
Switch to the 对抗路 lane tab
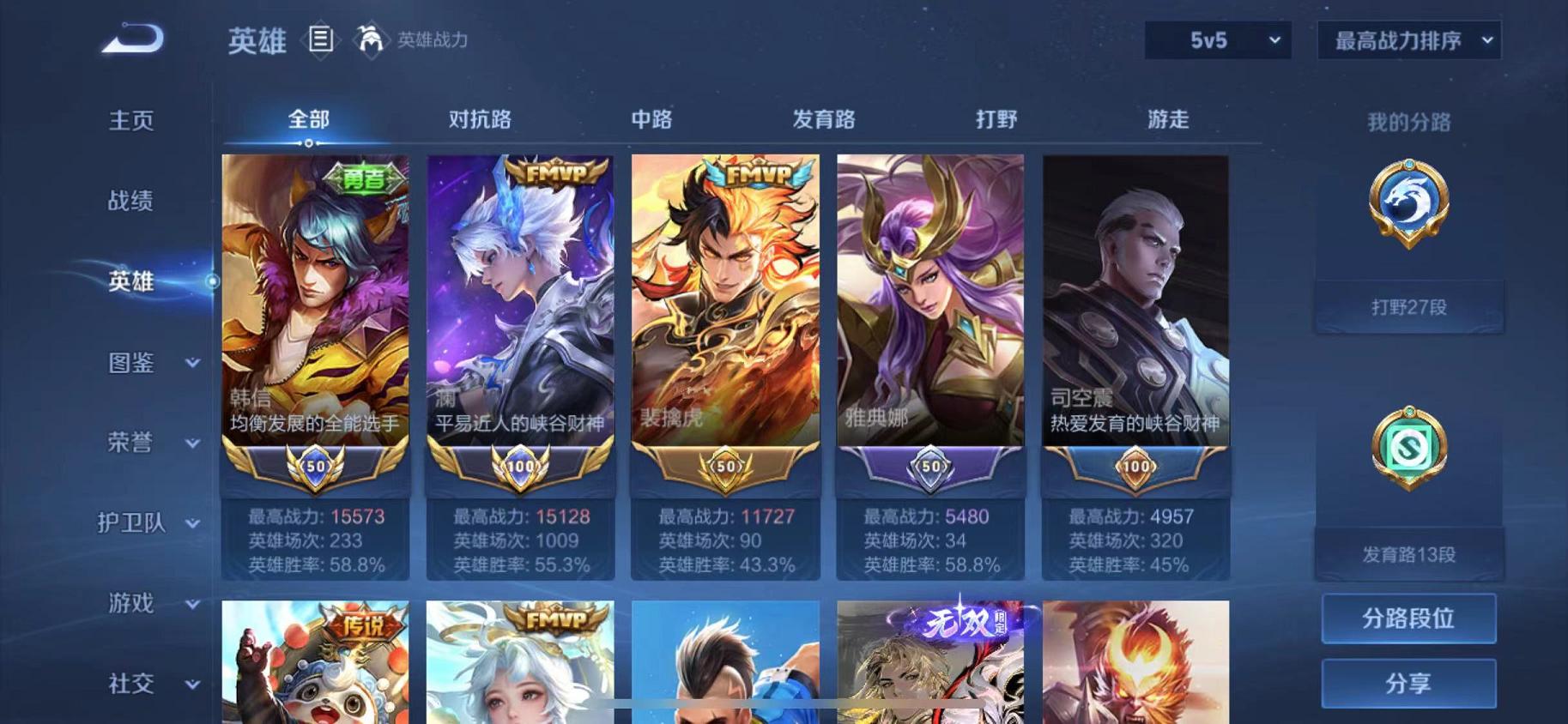[480, 121]
